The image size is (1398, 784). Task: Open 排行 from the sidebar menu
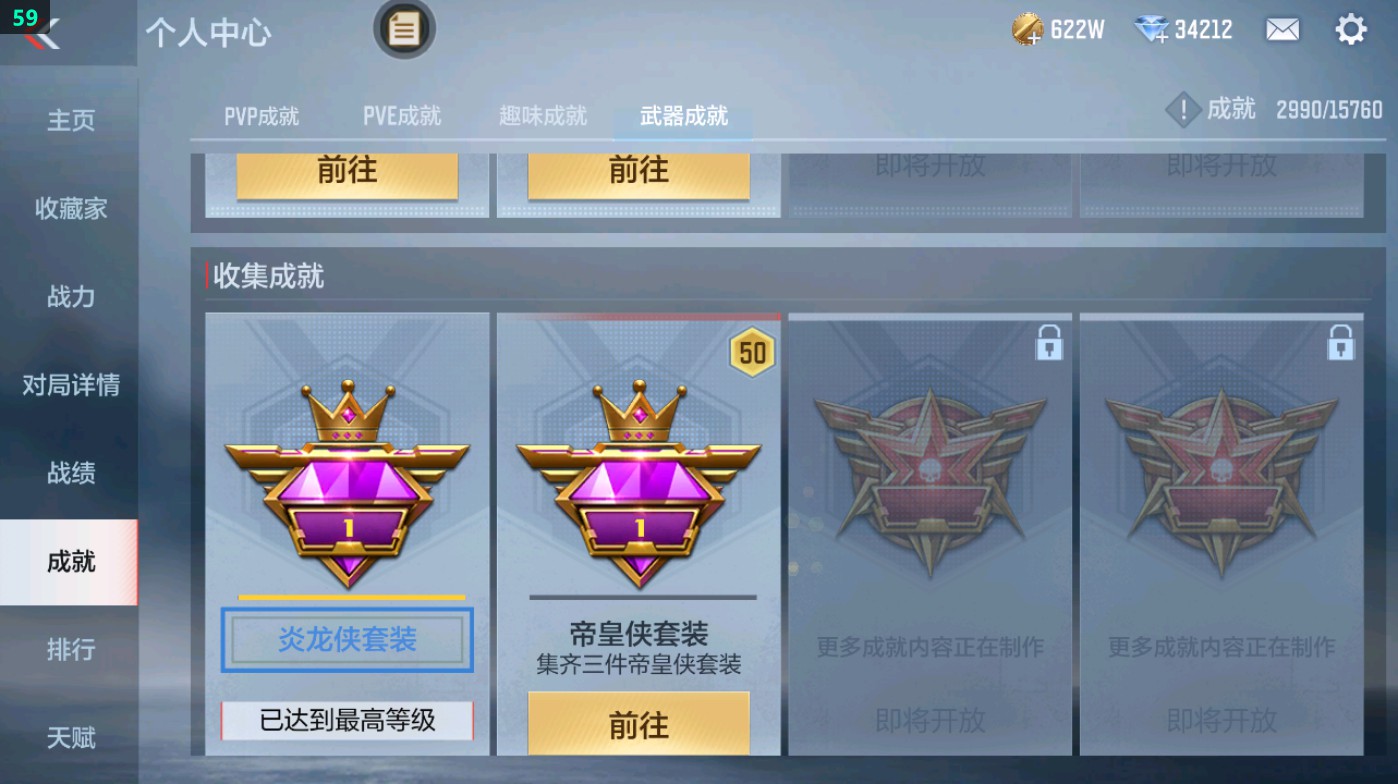68,650
